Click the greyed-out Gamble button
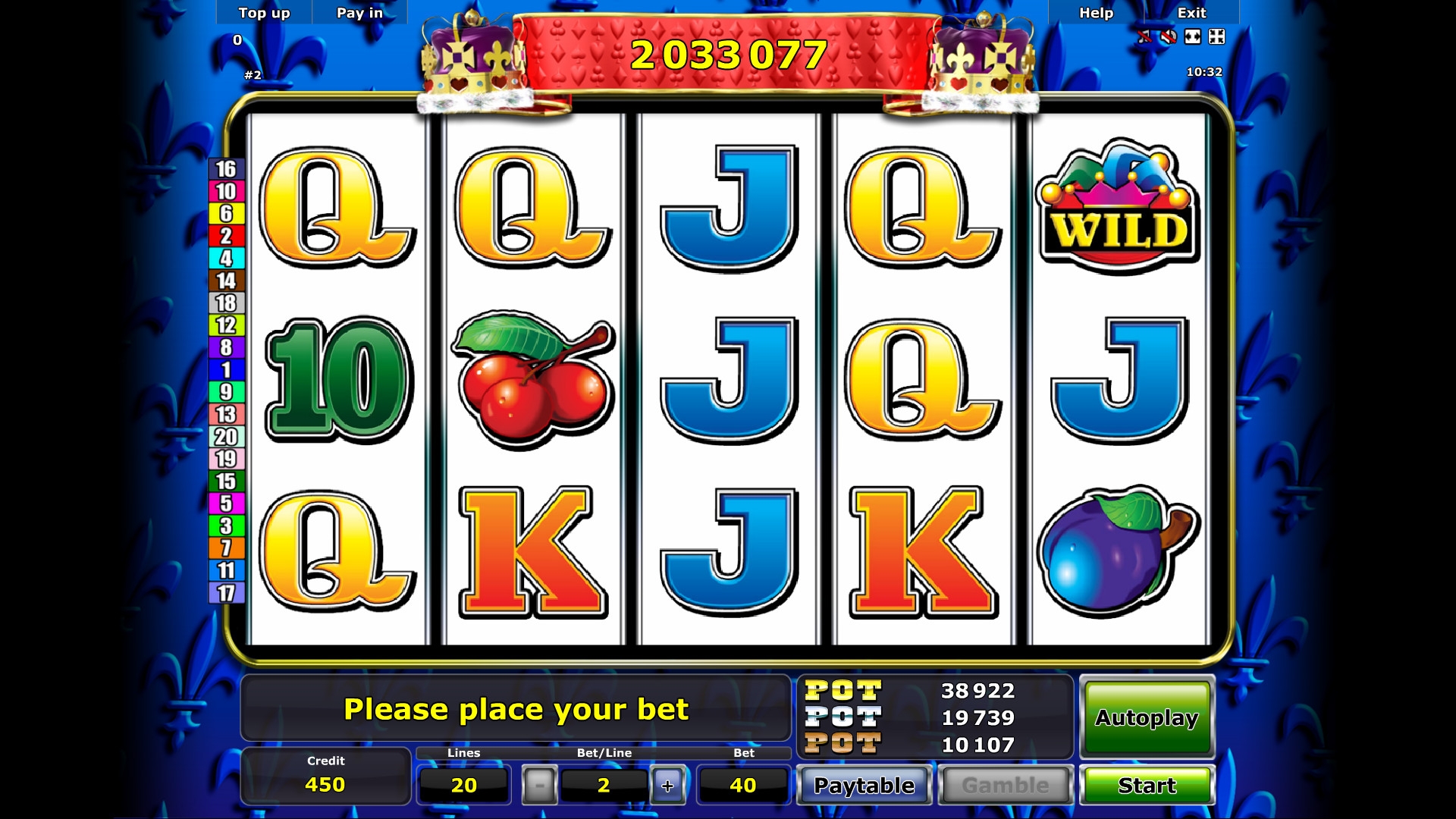Viewport: 1456px width, 819px height. point(1006,786)
